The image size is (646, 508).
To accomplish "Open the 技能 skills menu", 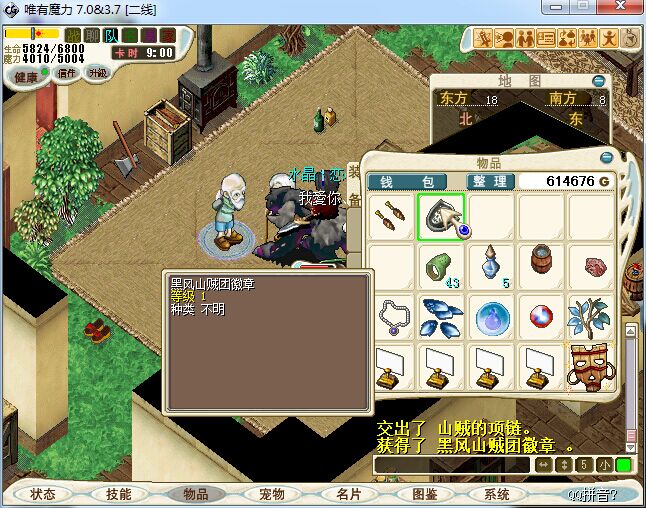I will [119, 494].
